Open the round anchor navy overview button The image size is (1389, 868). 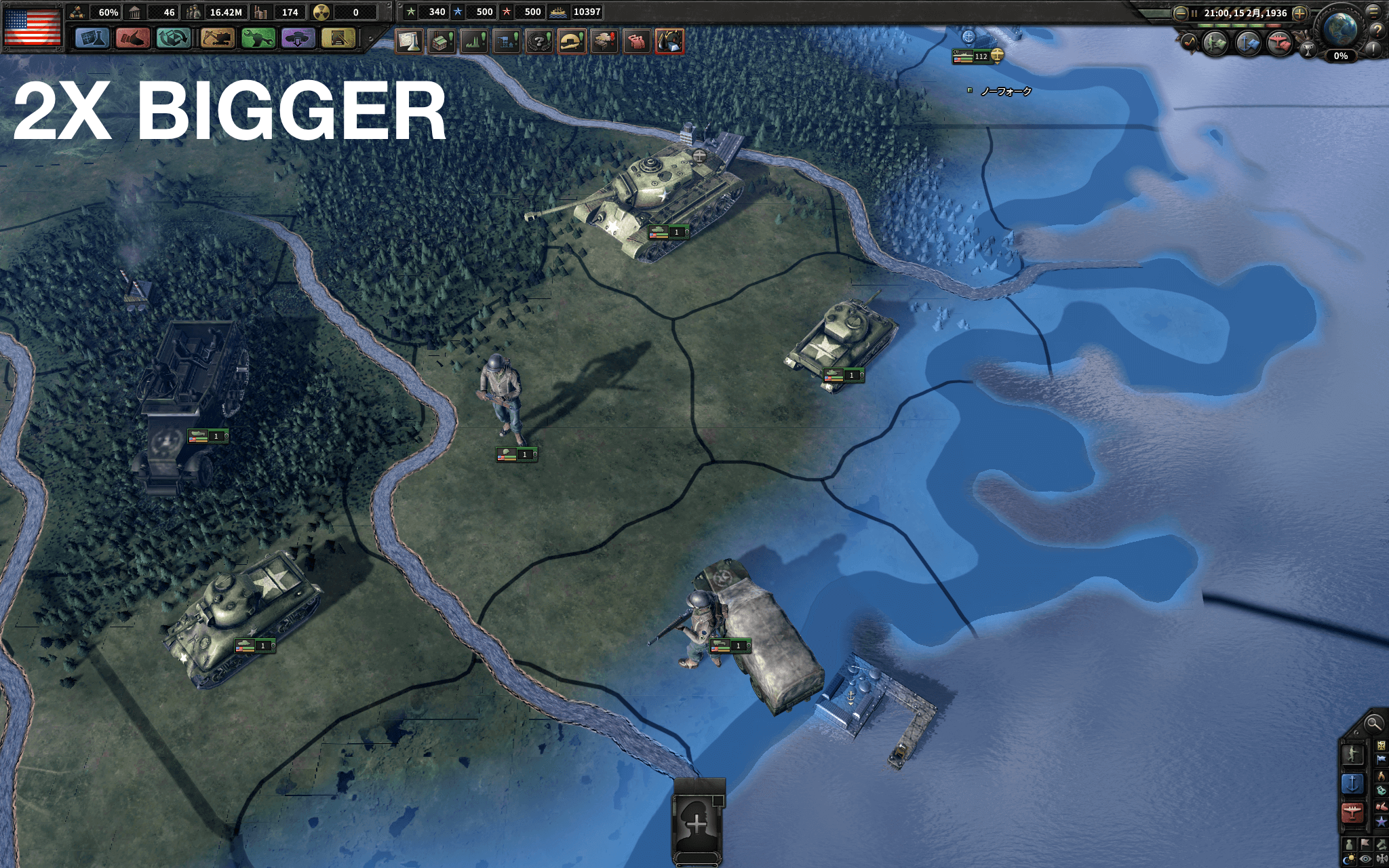tap(1248, 43)
